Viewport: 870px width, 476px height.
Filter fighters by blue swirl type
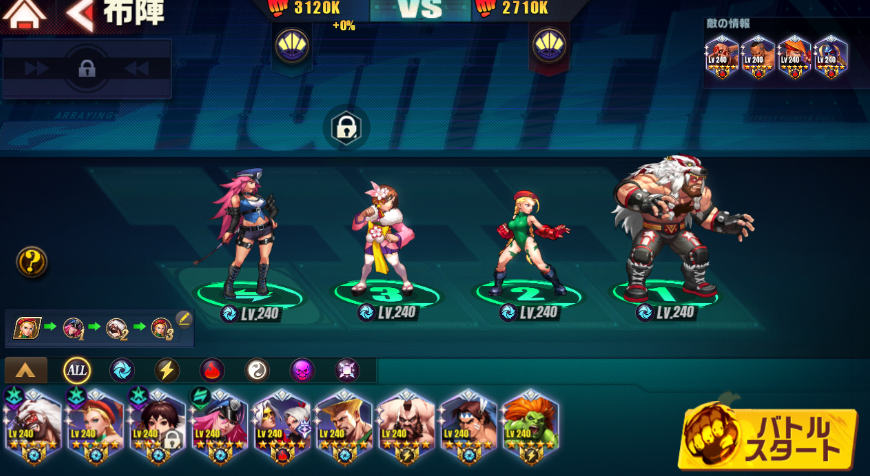(x=121, y=370)
